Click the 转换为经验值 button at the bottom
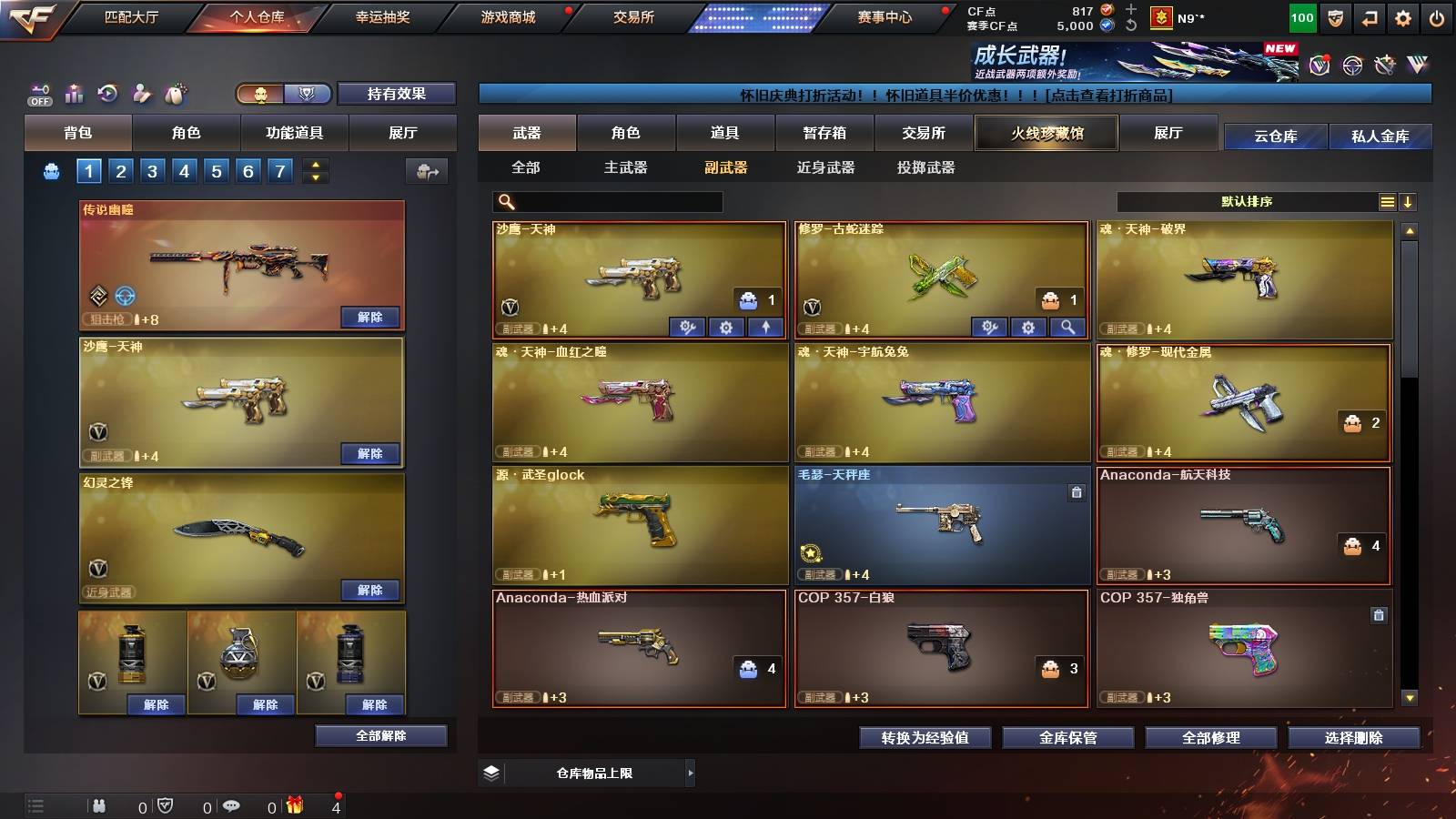 (x=925, y=739)
